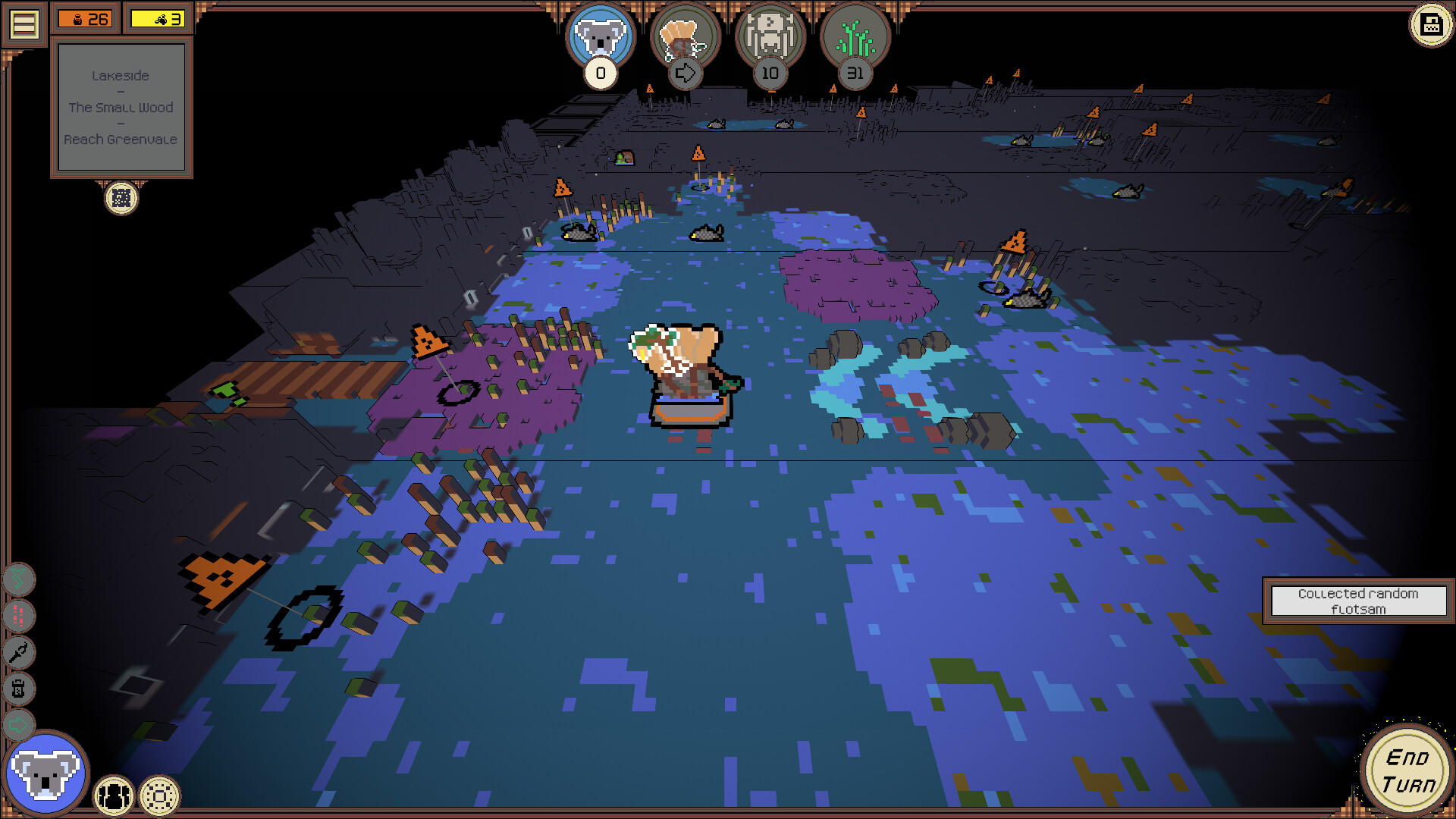Open the map icon below the quest panel

pos(121,199)
